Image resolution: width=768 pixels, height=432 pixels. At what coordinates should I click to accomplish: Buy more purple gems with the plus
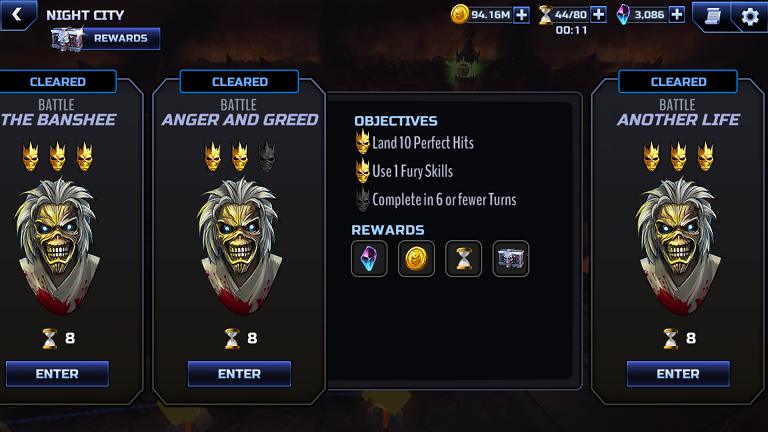point(677,14)
